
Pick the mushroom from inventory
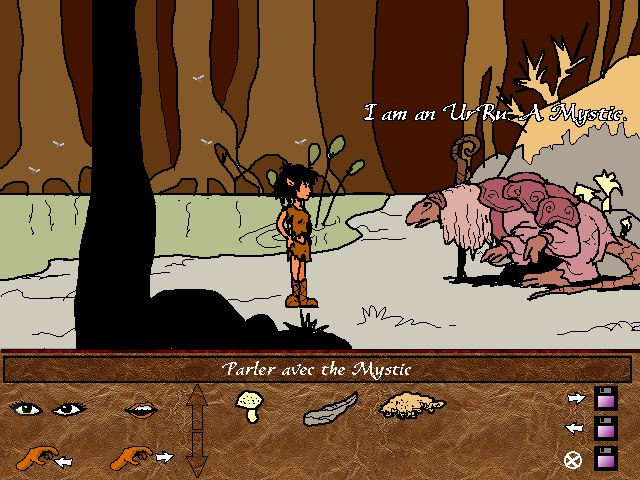(248, 408)
